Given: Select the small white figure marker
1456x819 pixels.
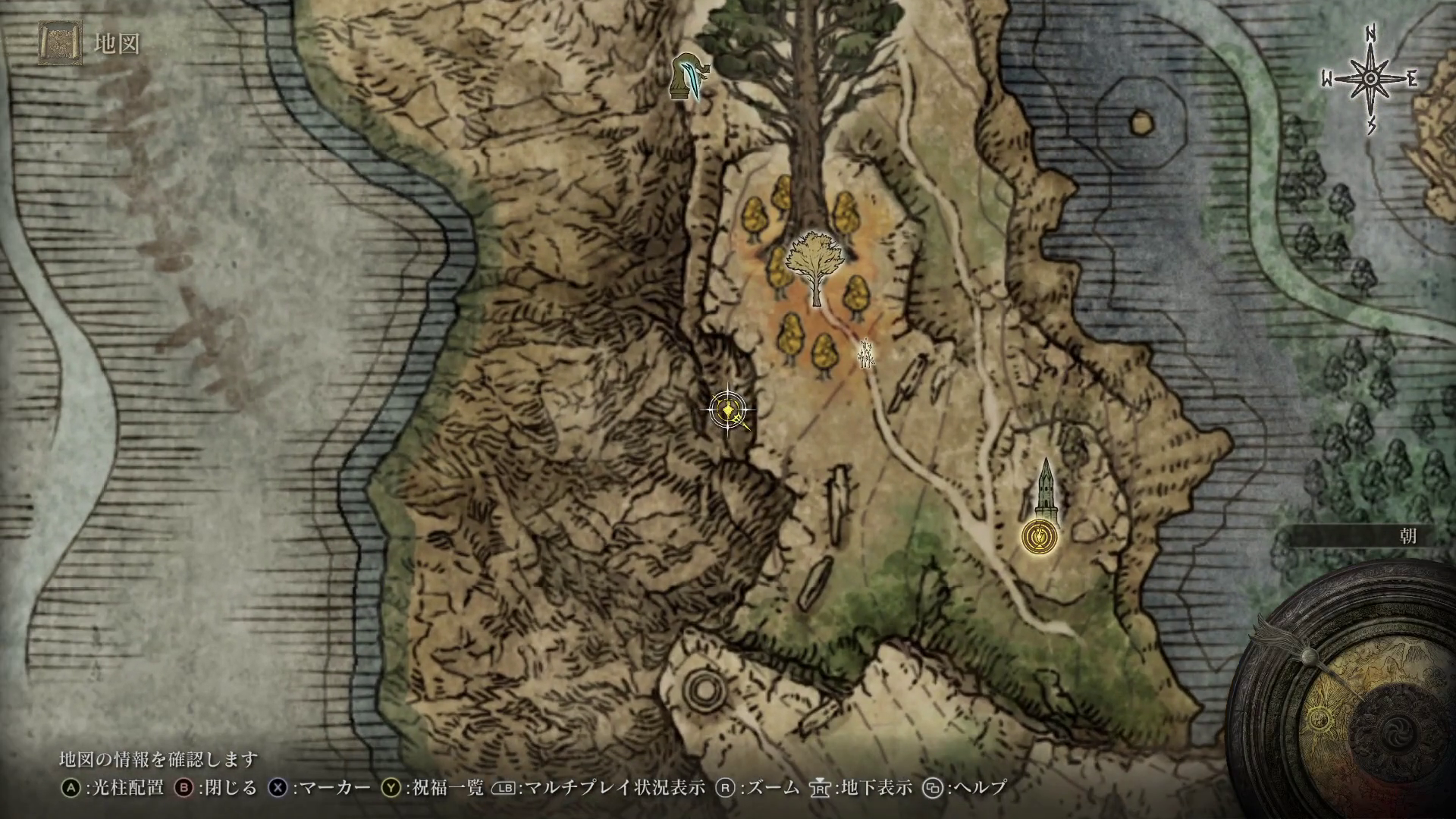Looking at the screenshot, I should [864, 353].
